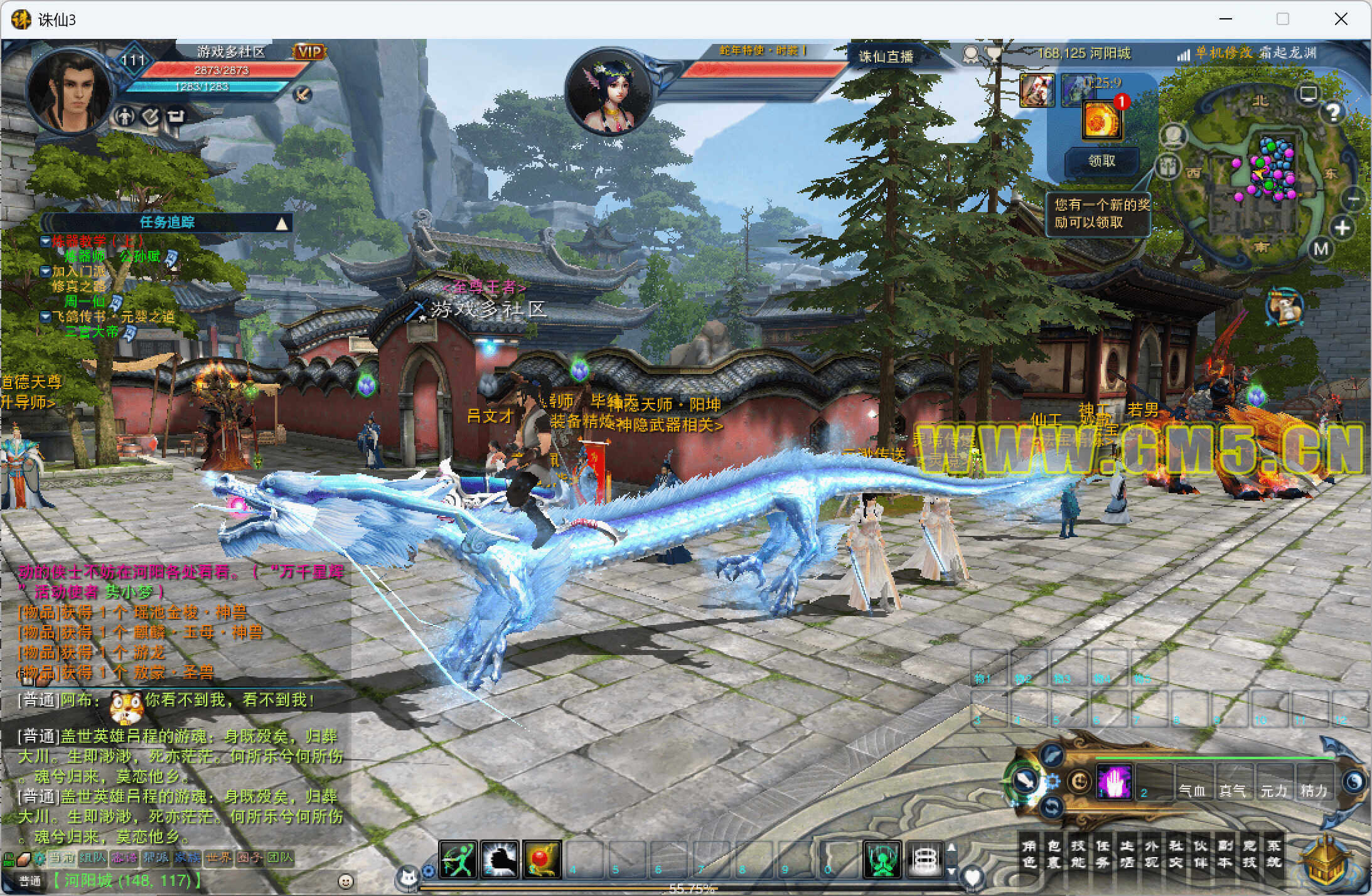Open the 包裹 bag menu

click(x=1053, y=853)
